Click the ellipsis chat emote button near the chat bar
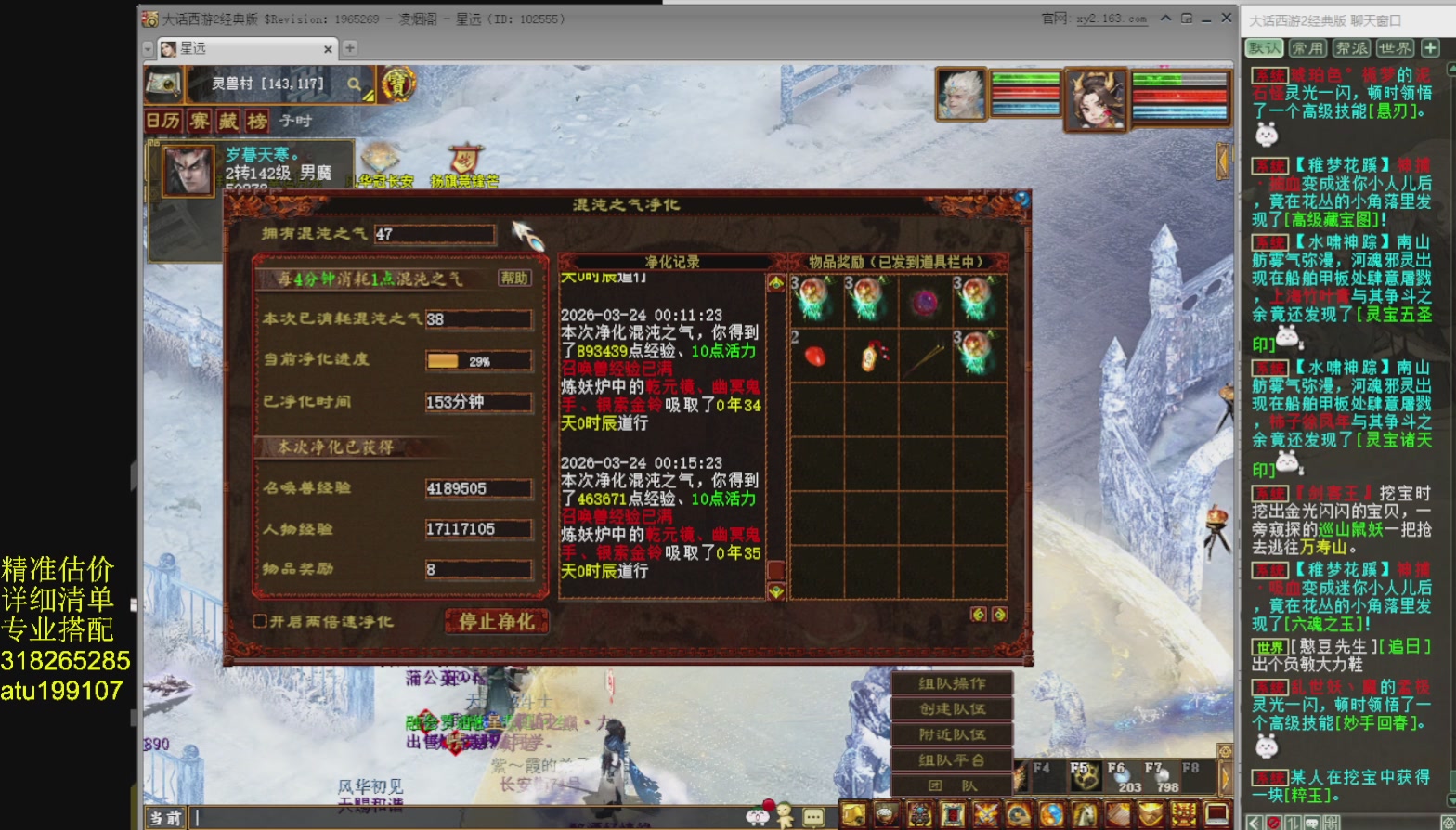Viewport: 1456px width, 830px height. click(812, 816)
